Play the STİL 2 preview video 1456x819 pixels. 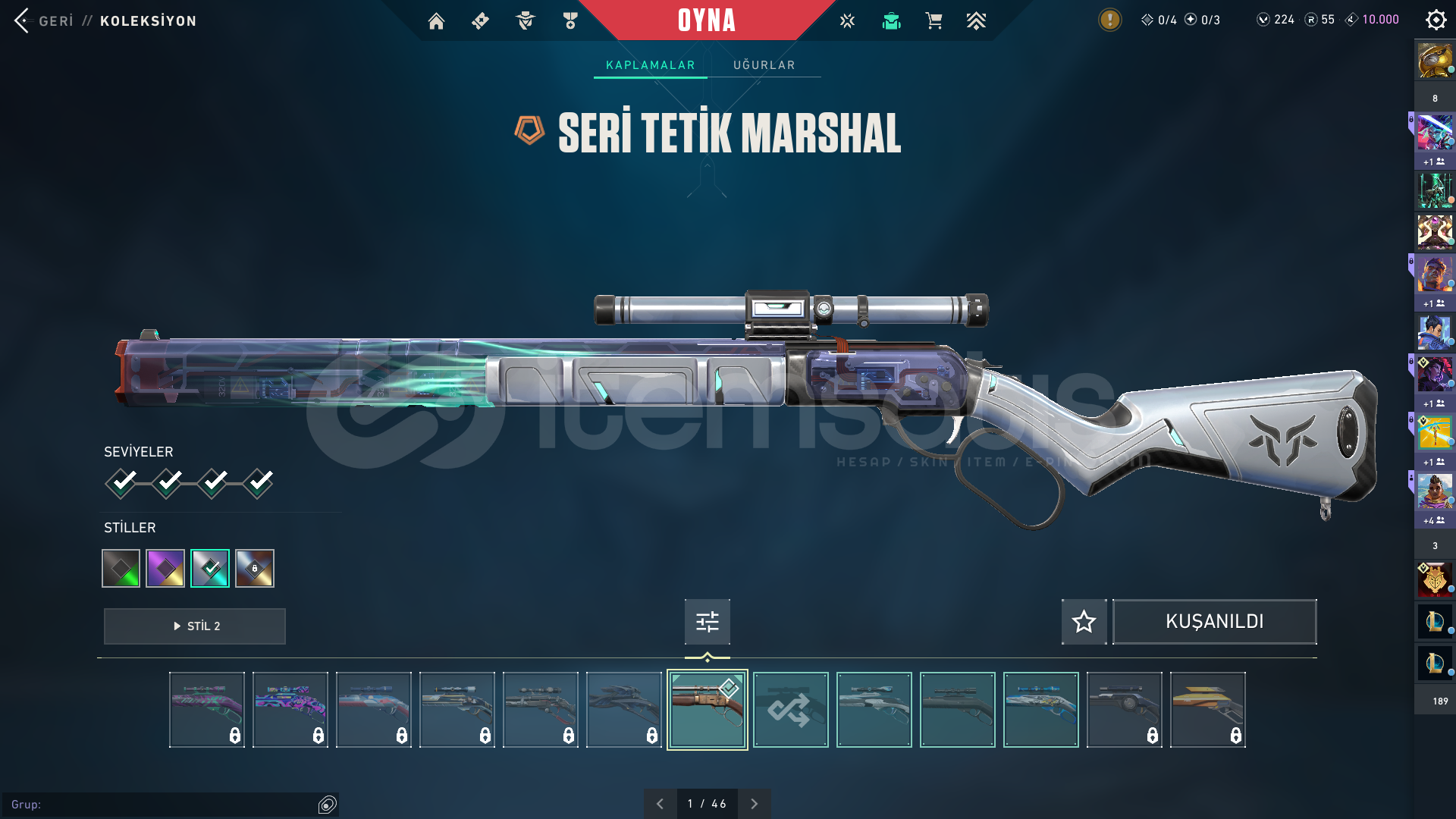click(x=195, y=626)
